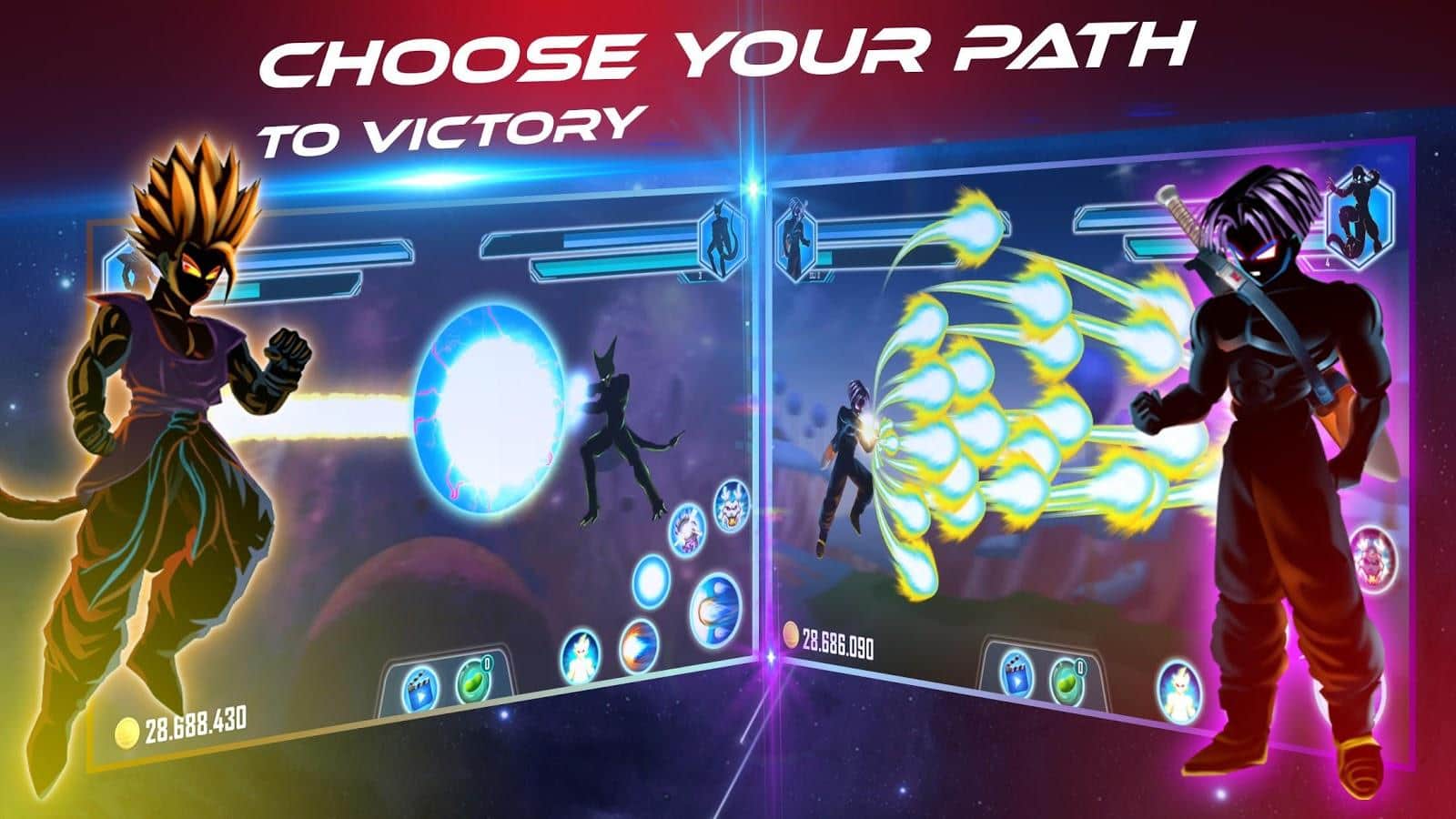This screenshot has height=819, width=1456.
Task: Tap the purple spirit attack skill
Action: pos(687,531)
